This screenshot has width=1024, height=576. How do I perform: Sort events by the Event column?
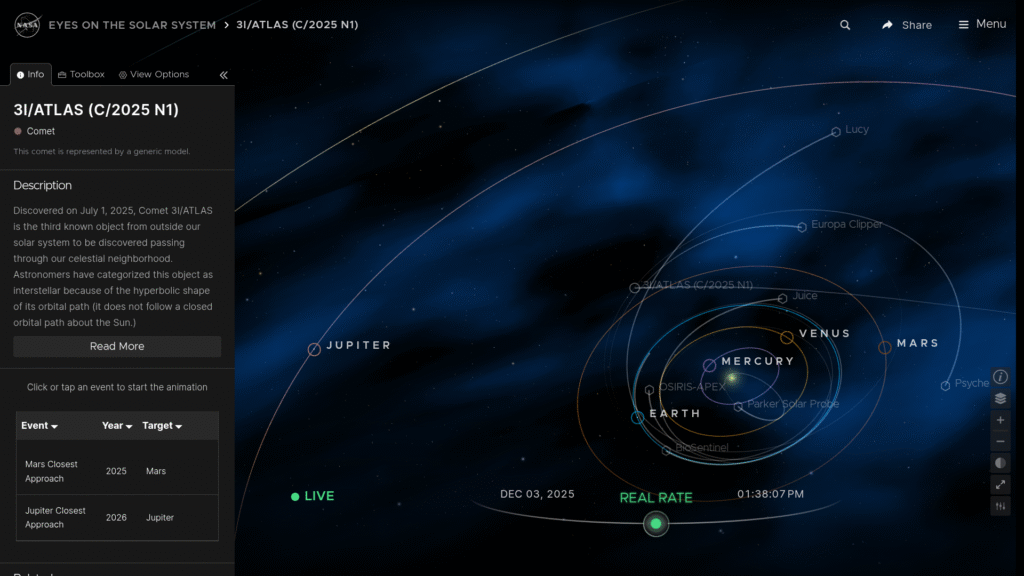[39, 426]
